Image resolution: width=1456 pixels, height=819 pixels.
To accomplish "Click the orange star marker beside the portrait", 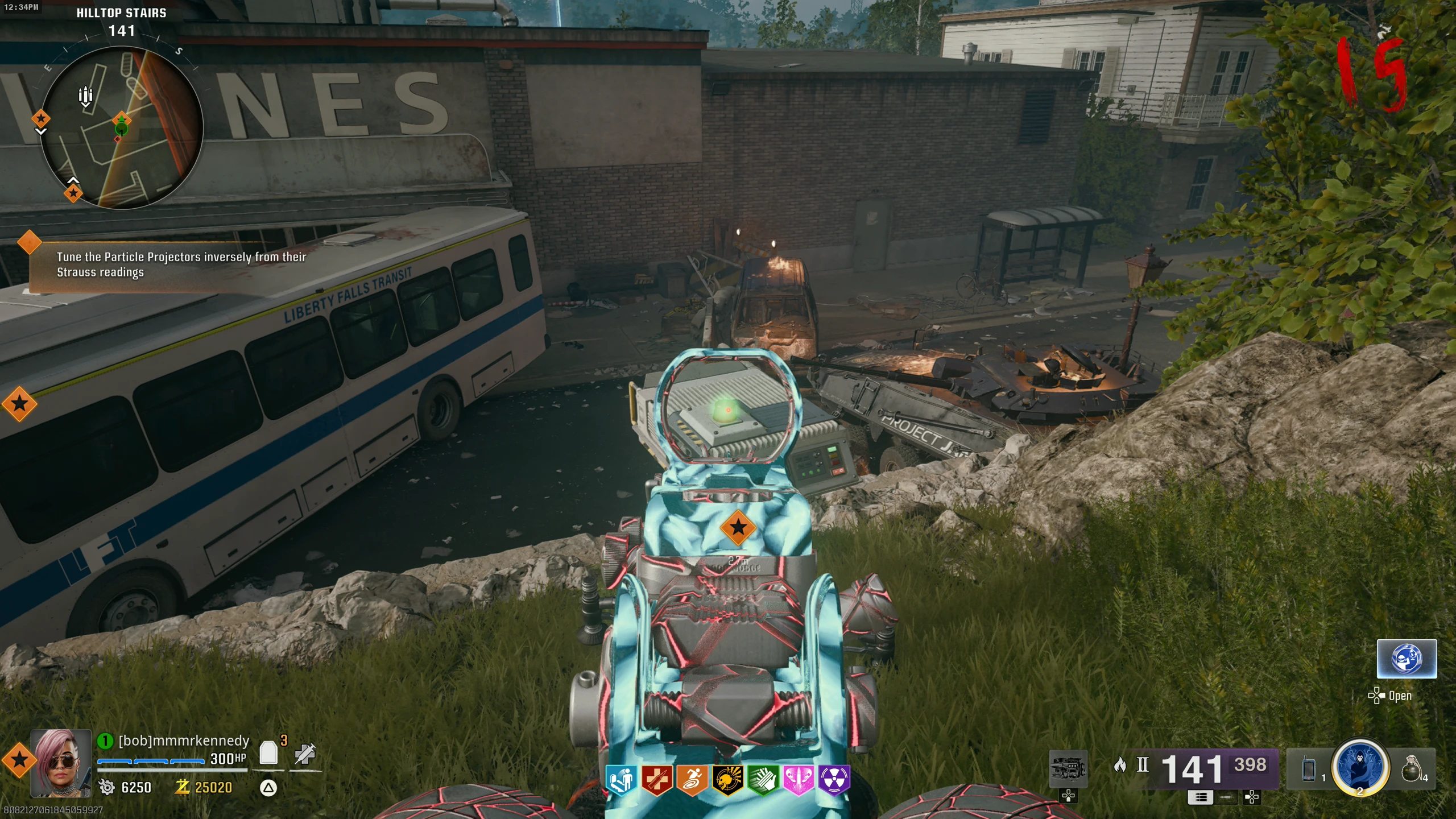I will coord(19,759).
